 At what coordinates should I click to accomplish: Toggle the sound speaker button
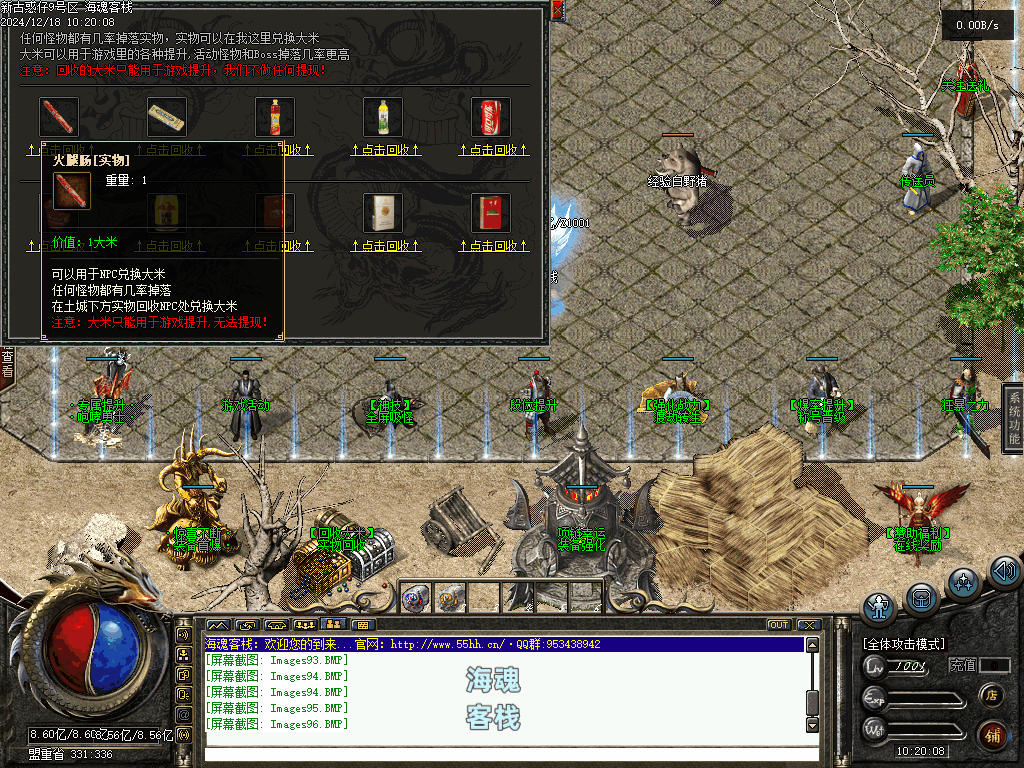click(1004, 572)
